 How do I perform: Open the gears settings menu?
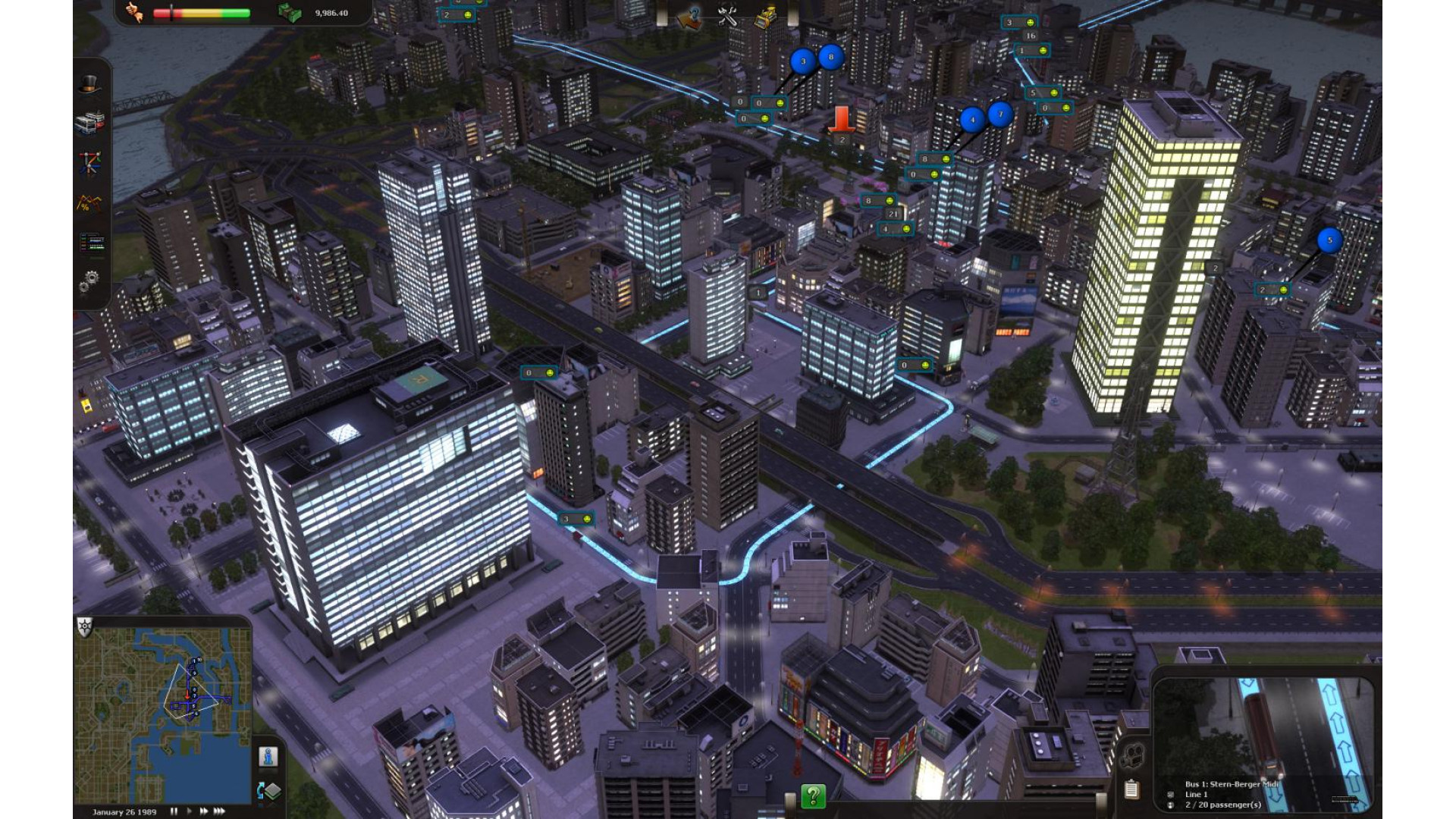tap(89, 282)
